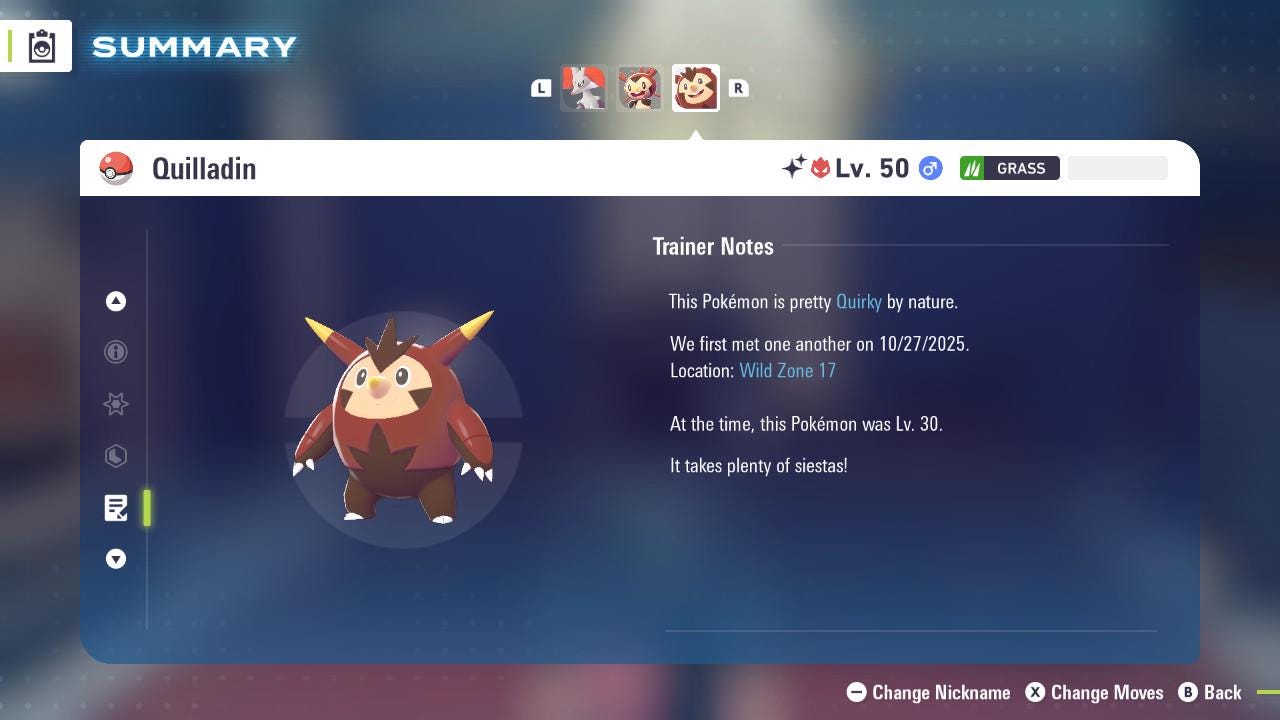Click the Quirky nature link
The height and width of the screenshot is (720, 1280).
(858, 301)
